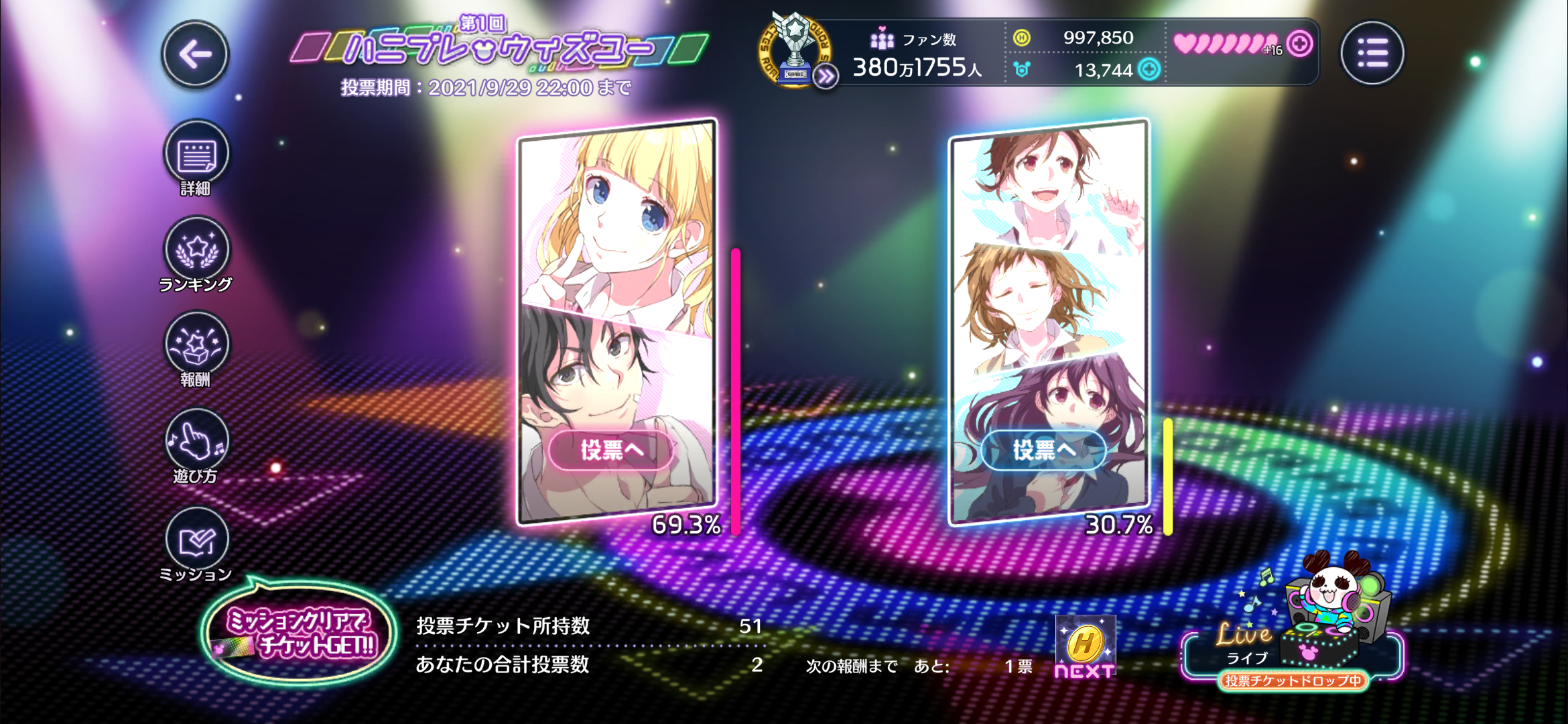Open the 遊び方 how-to-play guide
This screenshot has height=724, width=1568.
click(x=196, y=442)
